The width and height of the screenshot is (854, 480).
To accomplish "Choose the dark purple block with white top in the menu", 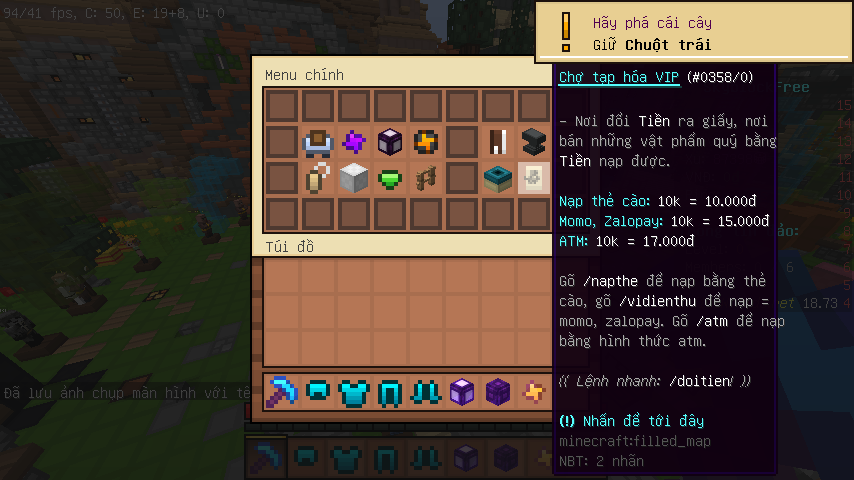I will 390,142.
